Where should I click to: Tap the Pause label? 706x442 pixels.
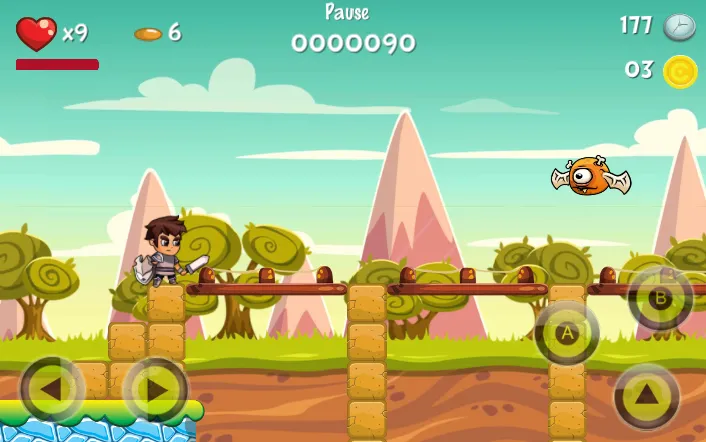[x=347, y=13]
